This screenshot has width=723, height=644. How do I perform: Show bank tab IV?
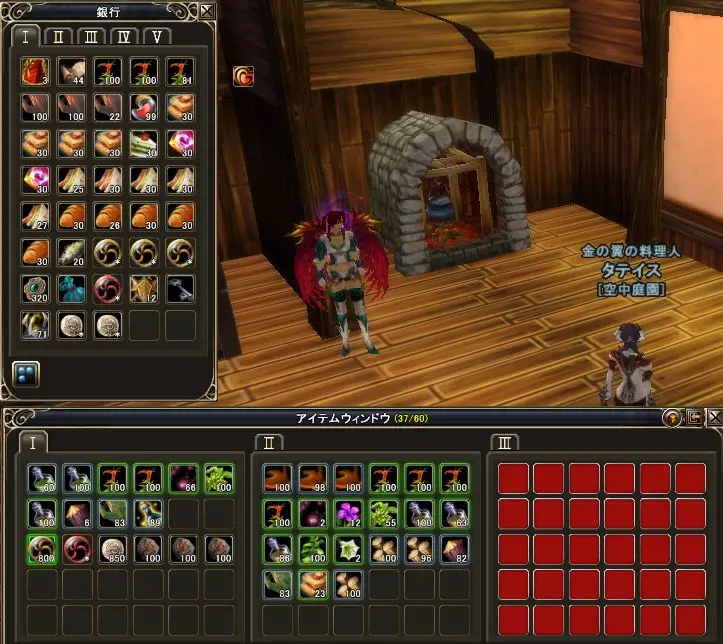124,37
